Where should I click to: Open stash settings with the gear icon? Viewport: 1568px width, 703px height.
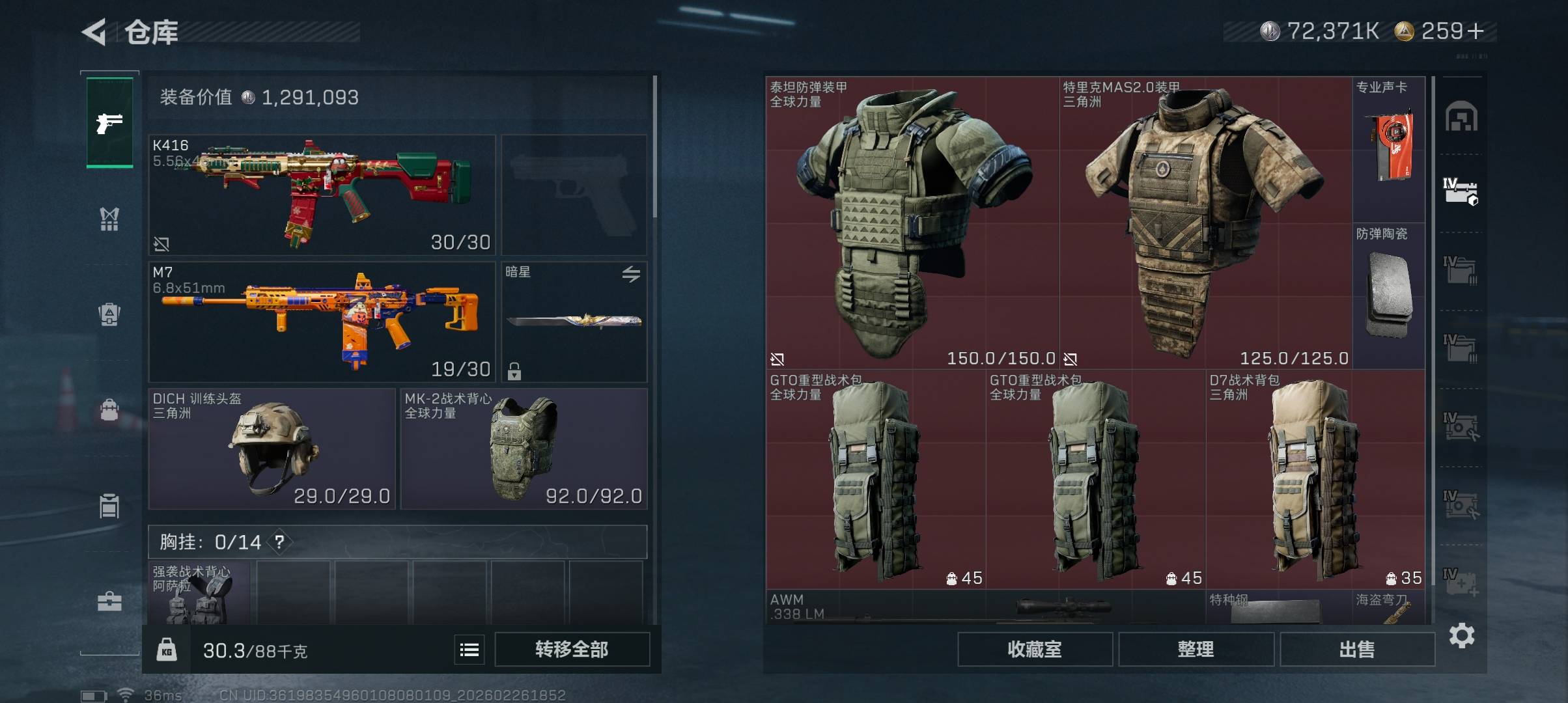[1462, 635]
